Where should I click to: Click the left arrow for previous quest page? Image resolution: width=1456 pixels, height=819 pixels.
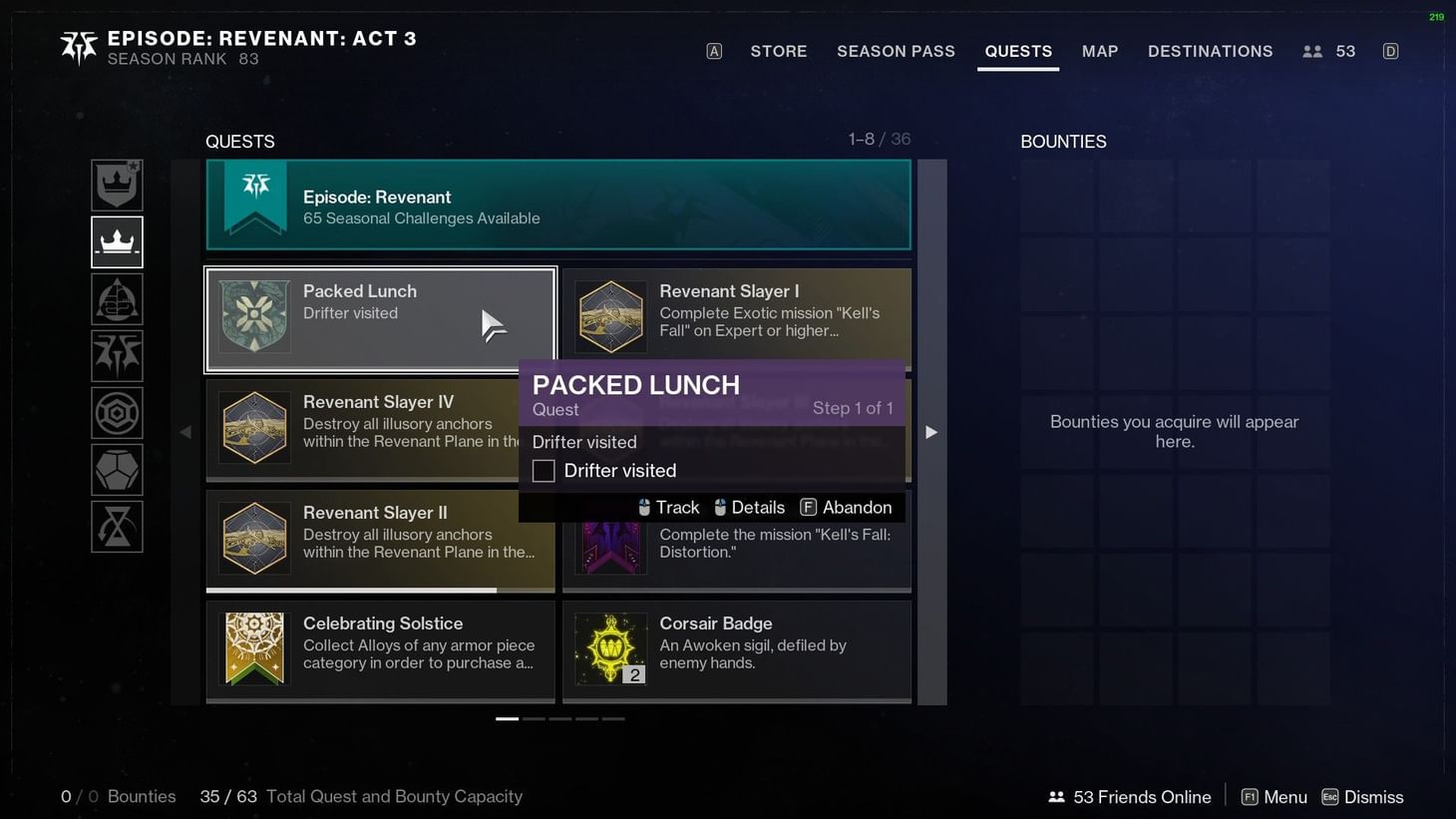186,431
